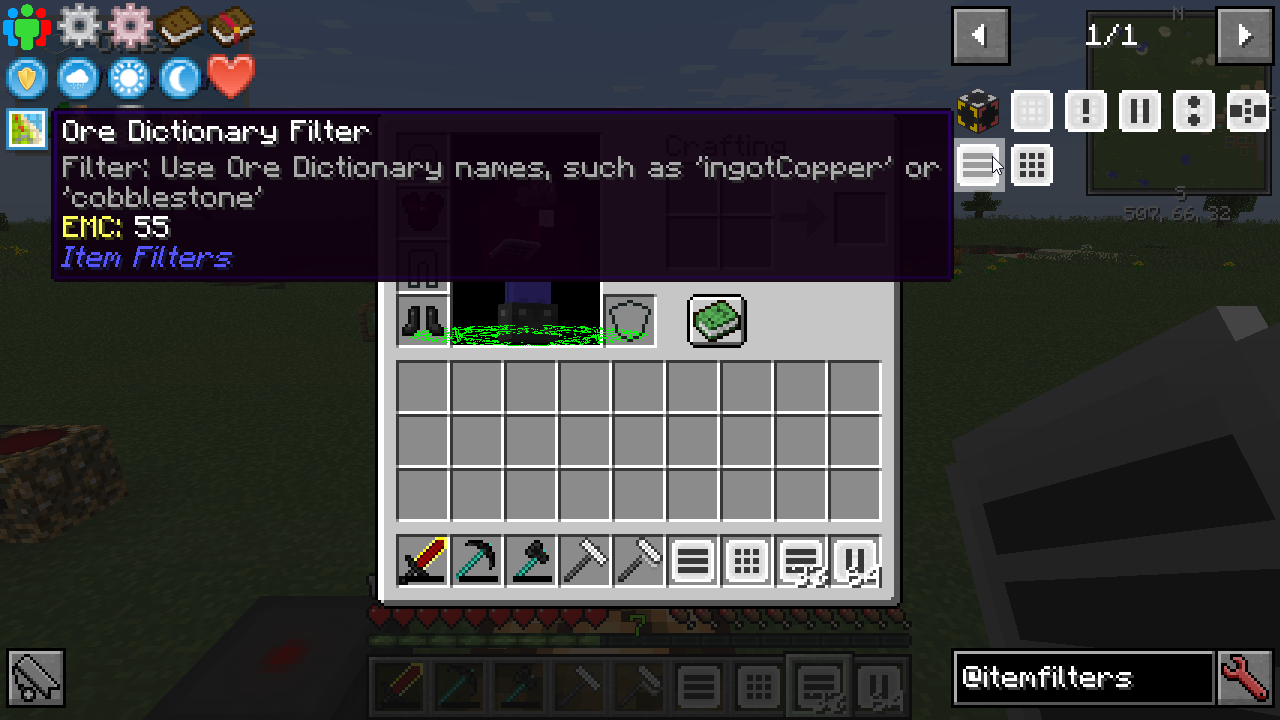The width and height of the screenshot is (1280, 720).
Task: Click the @itemfilters search box
Action: pyautogui.click(x=1083, y=678)
